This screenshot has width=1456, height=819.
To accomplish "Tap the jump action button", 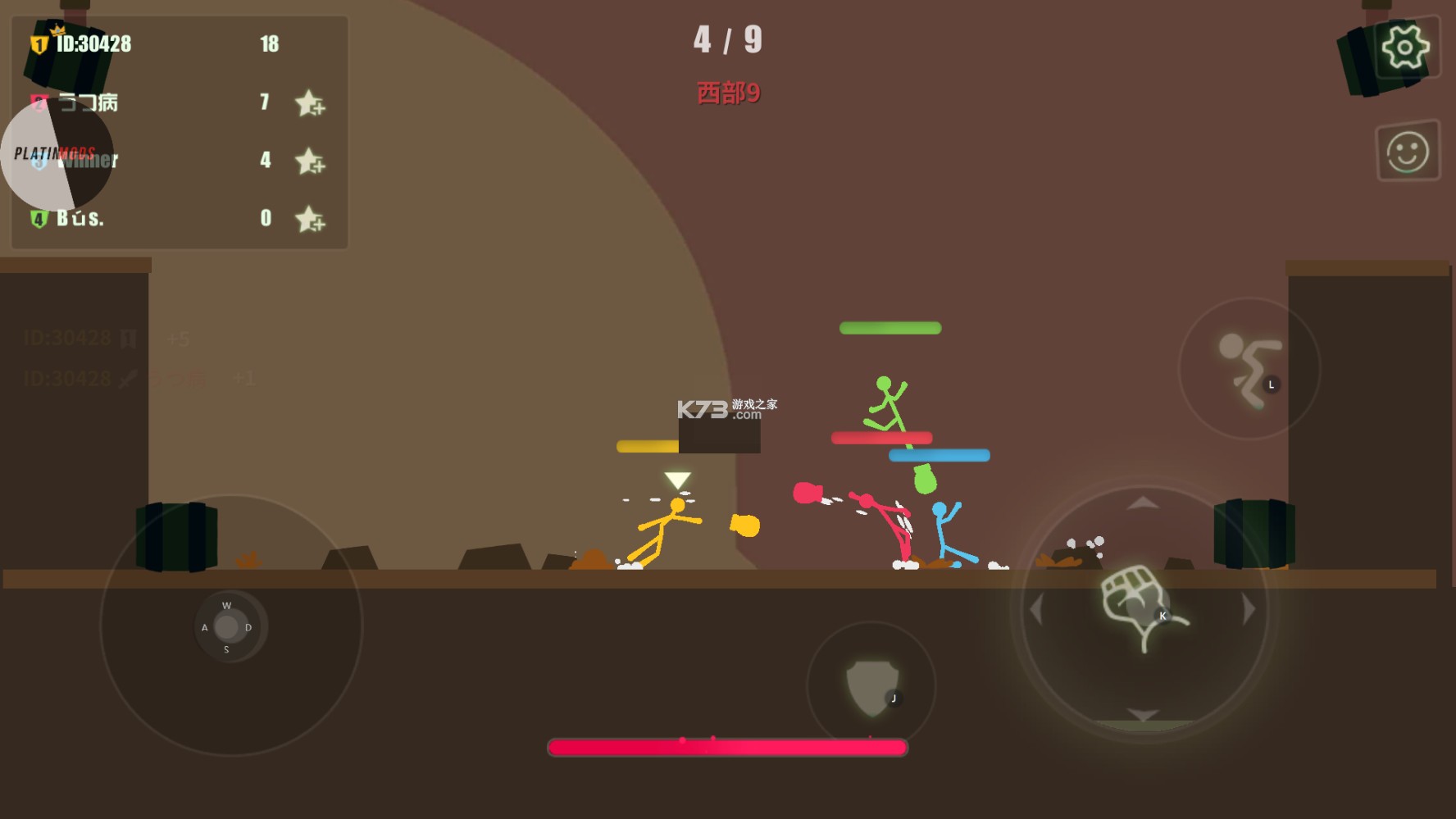I will point(1248,369).
